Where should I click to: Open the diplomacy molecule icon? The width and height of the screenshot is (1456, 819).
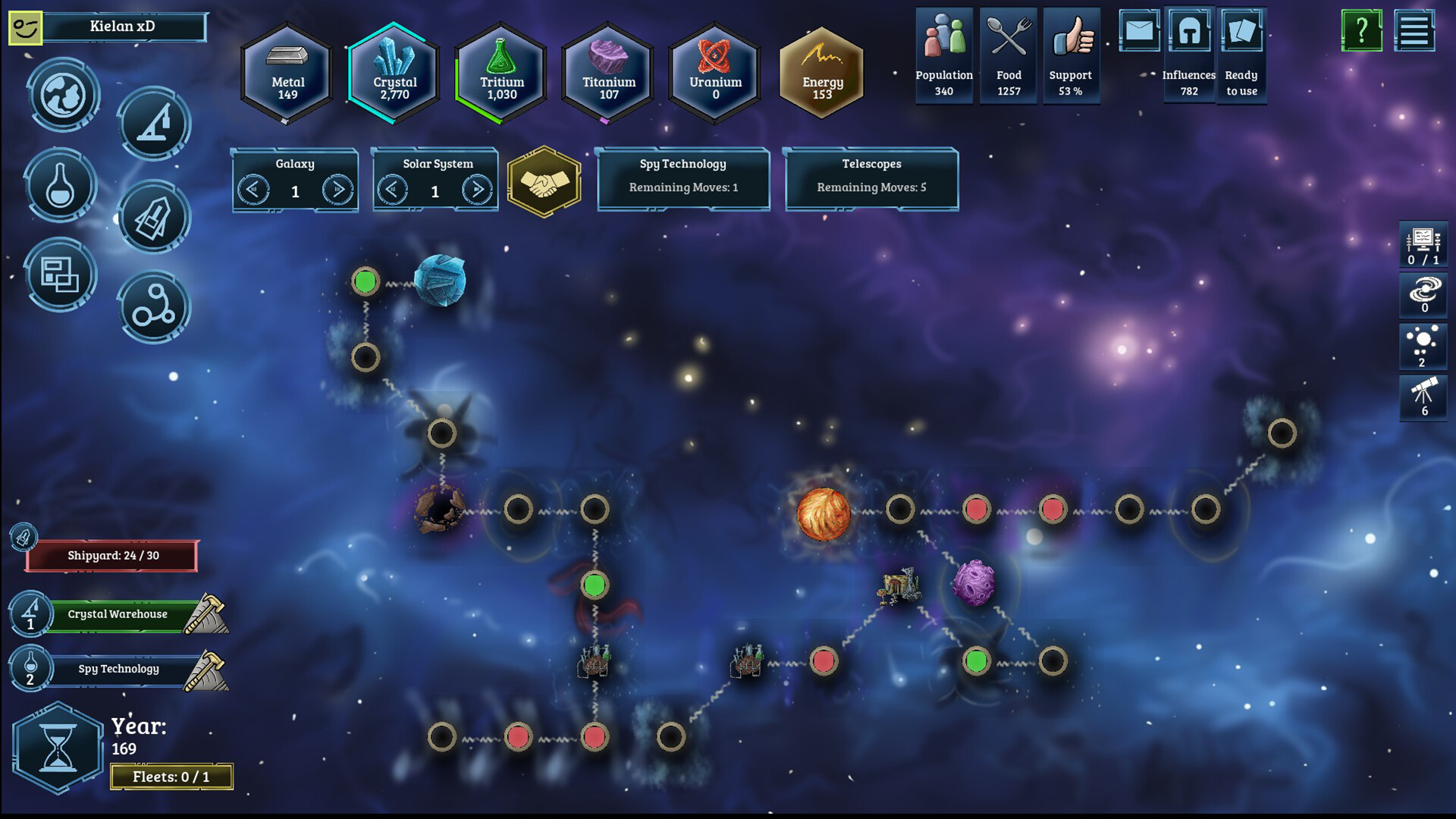point(154,307)
